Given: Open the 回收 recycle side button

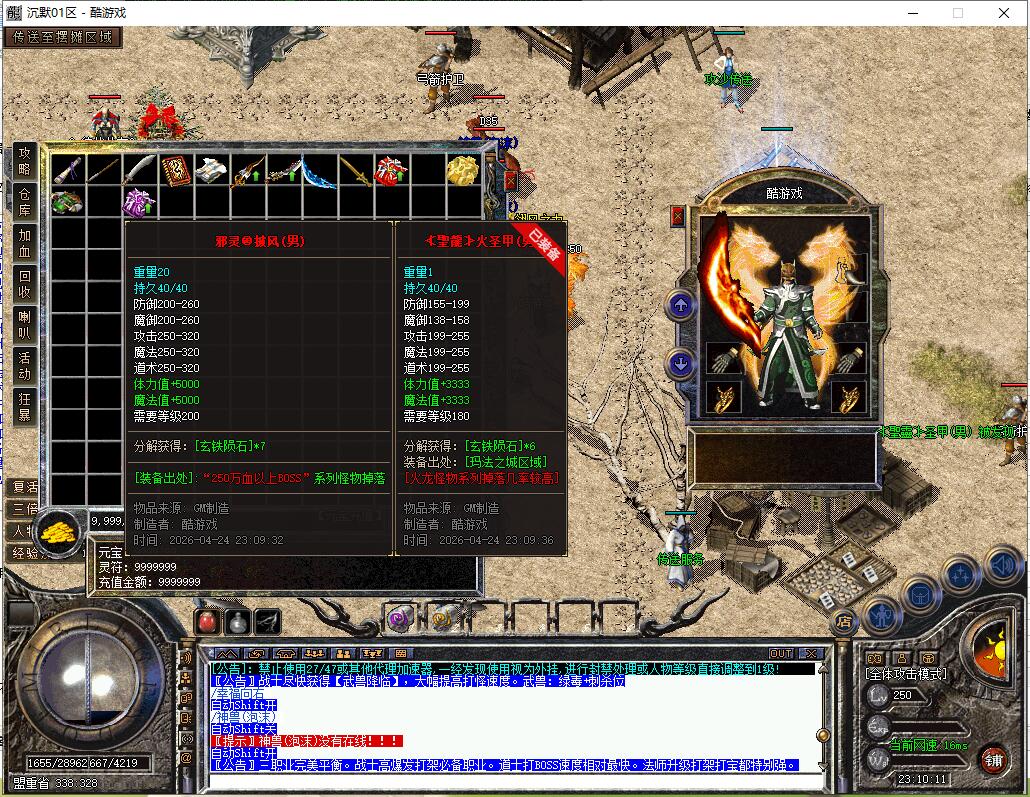Looking at the screenshot, I should click(x=25, y=284).
